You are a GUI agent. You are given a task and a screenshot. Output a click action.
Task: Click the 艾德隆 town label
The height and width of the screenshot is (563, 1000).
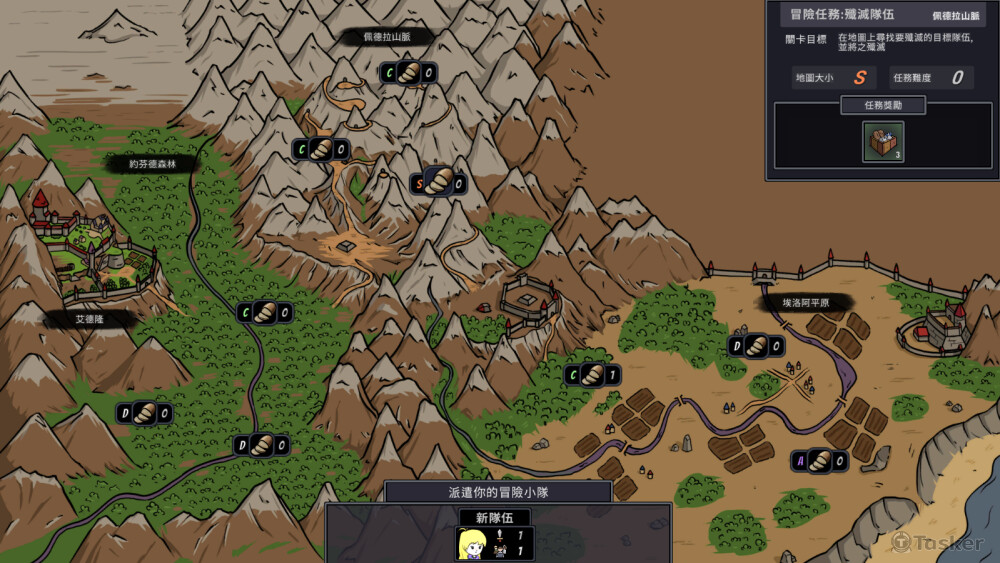[91, 320]
